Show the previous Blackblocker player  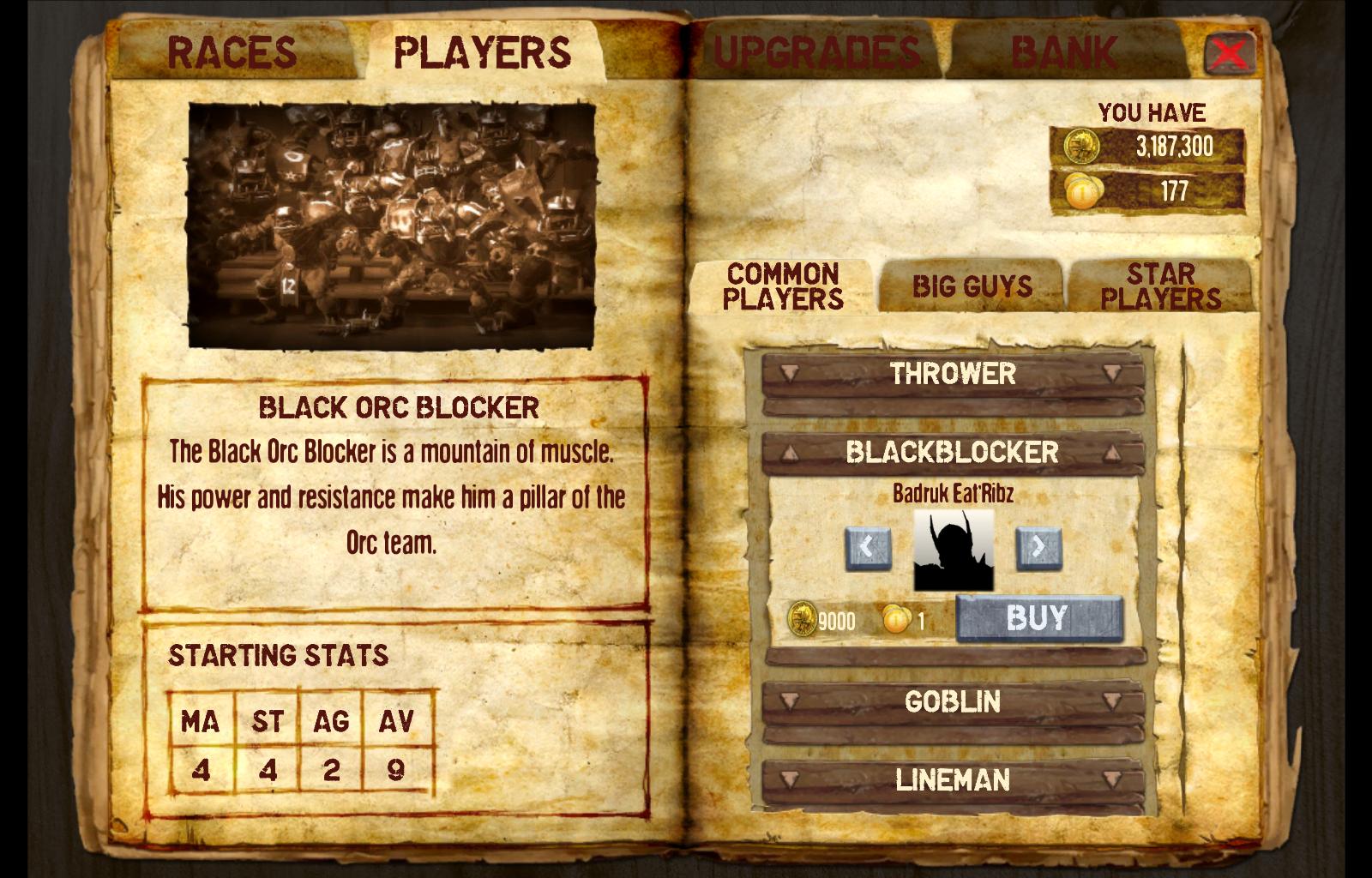pyautogui.click(x=867, y=547)
